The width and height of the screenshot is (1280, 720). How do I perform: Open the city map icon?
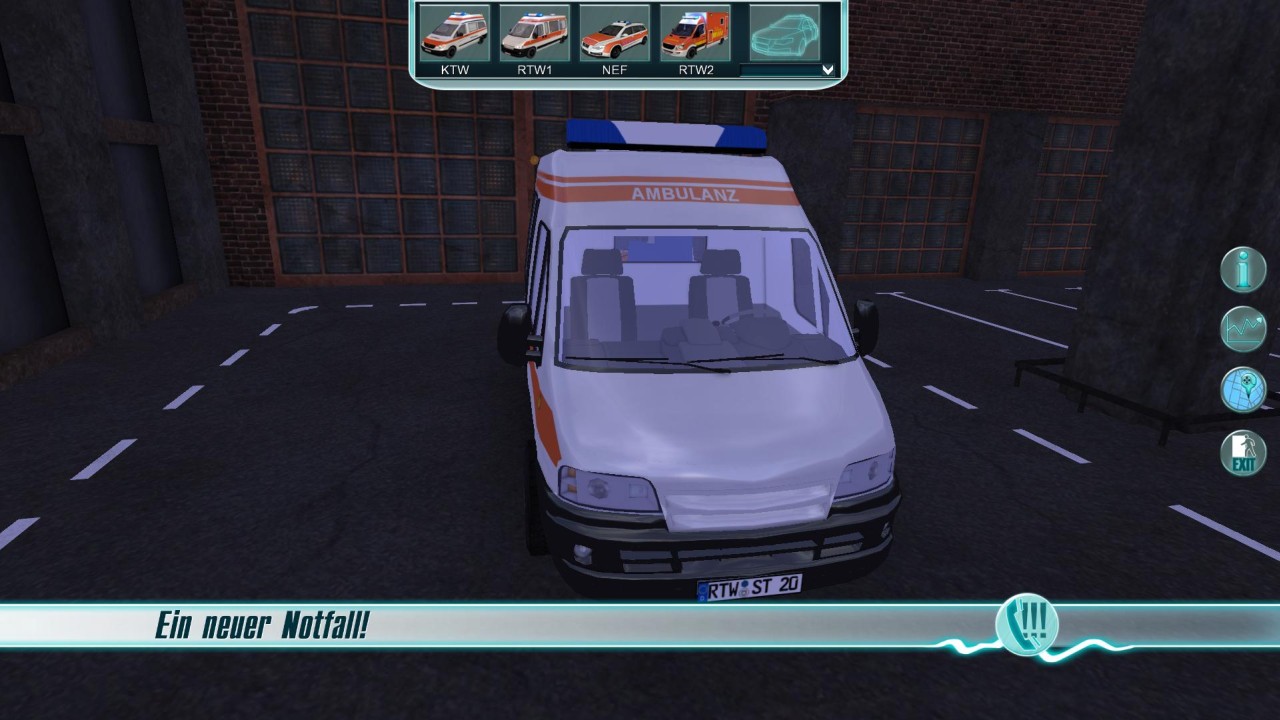(1243, 389)
